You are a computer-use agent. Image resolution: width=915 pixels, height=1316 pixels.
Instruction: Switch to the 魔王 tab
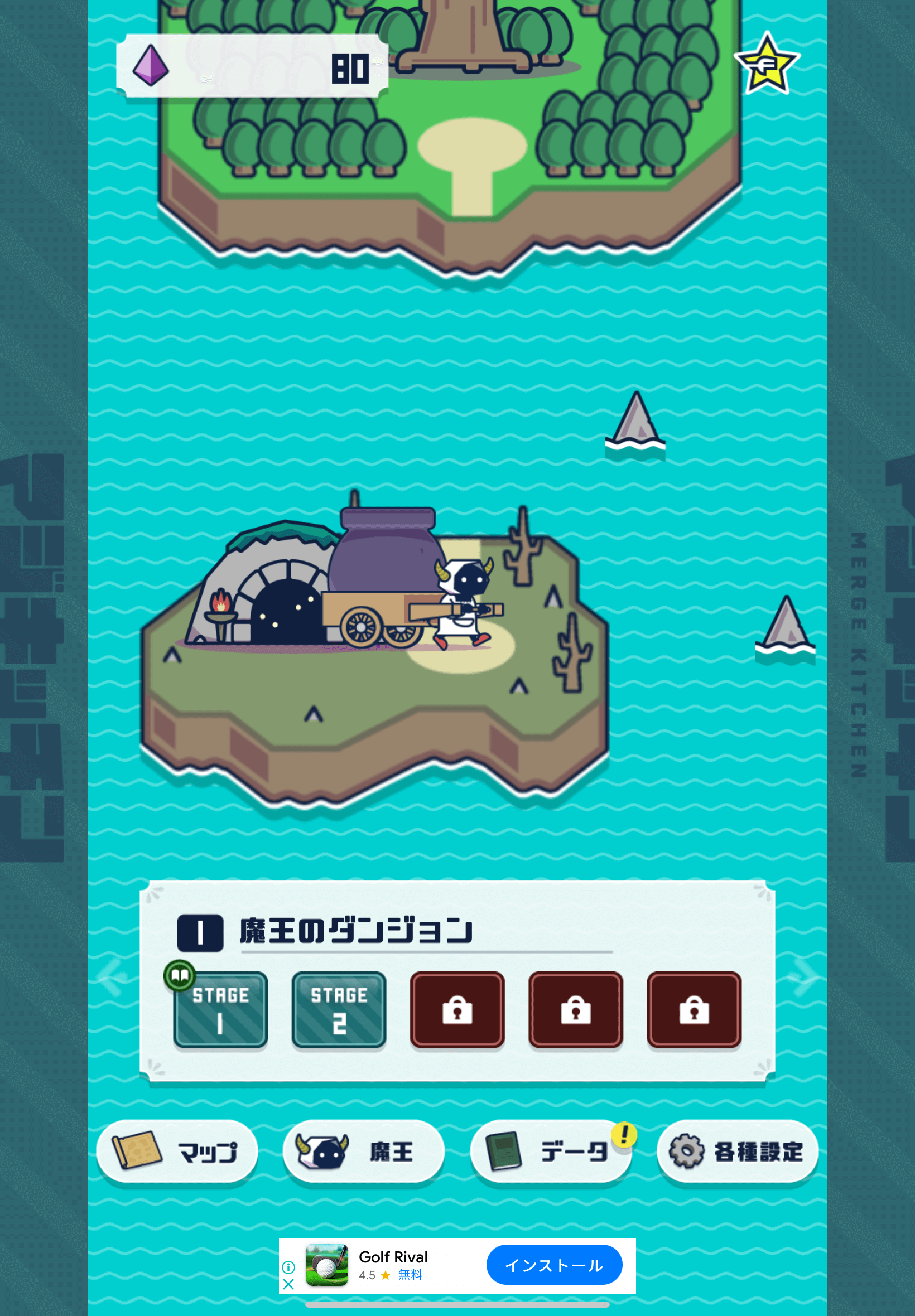(x=364, y=1150)
